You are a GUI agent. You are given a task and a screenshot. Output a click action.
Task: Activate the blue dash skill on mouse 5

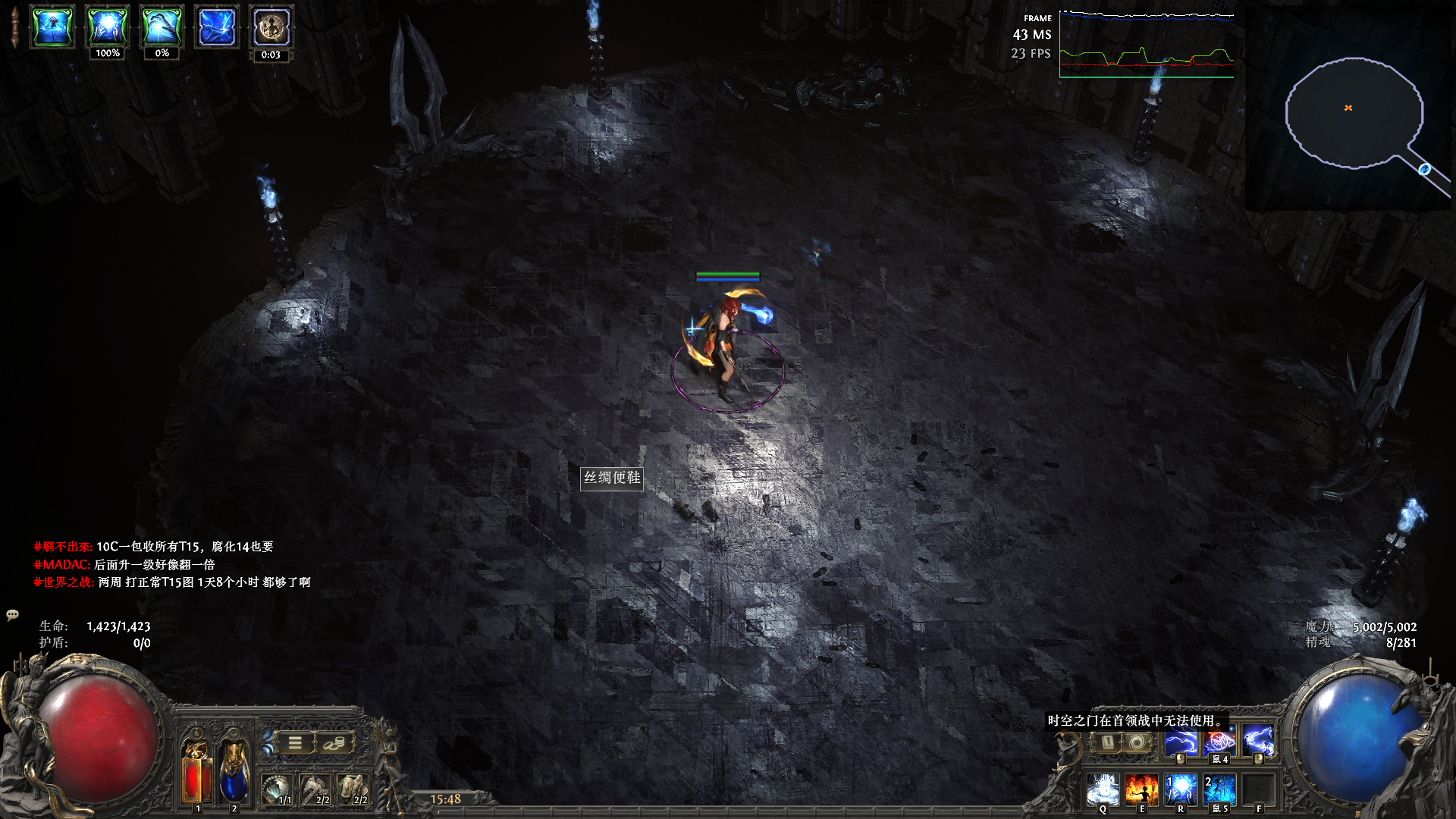[1219, 789]
